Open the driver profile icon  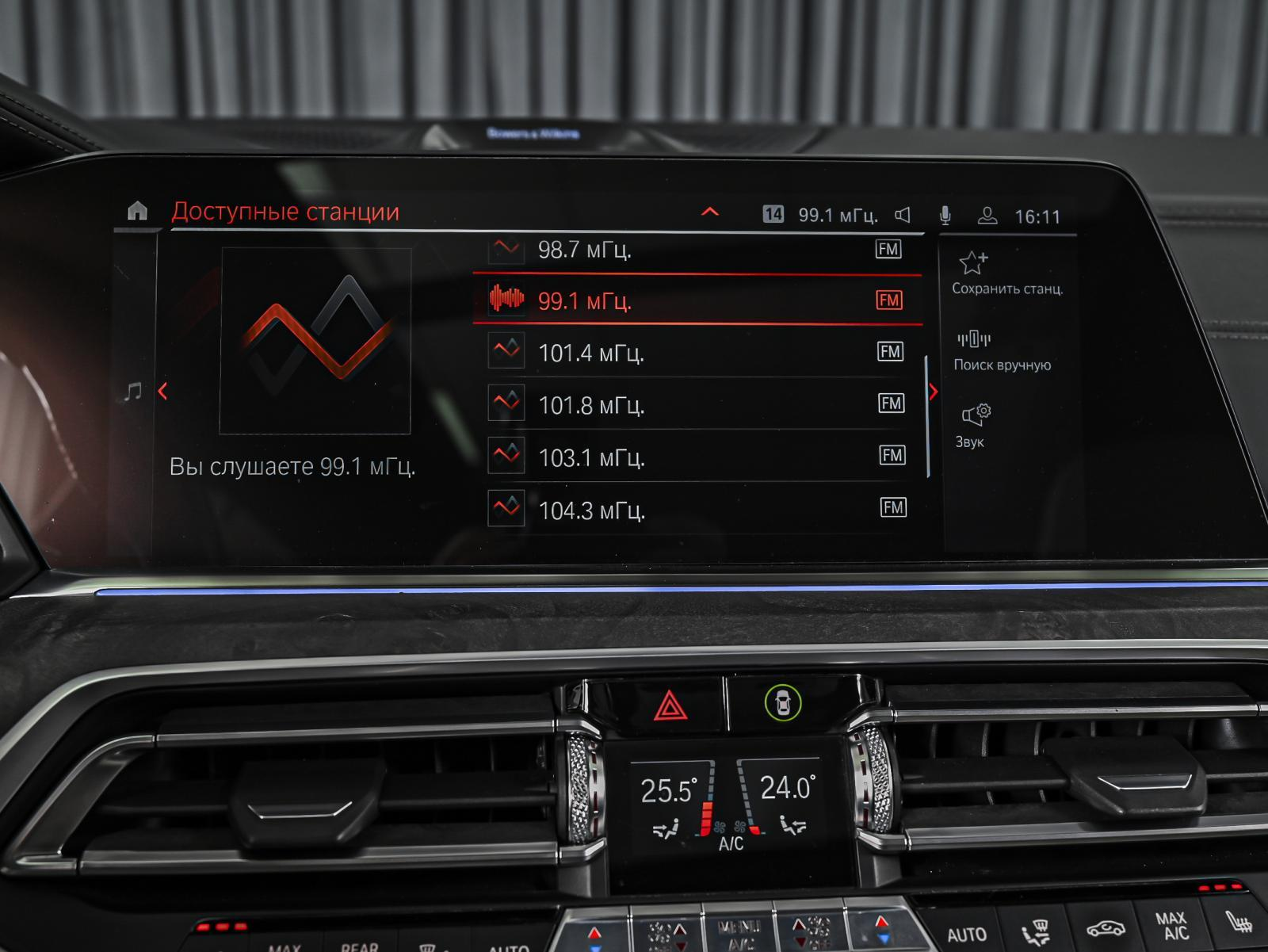coord(987,216)
